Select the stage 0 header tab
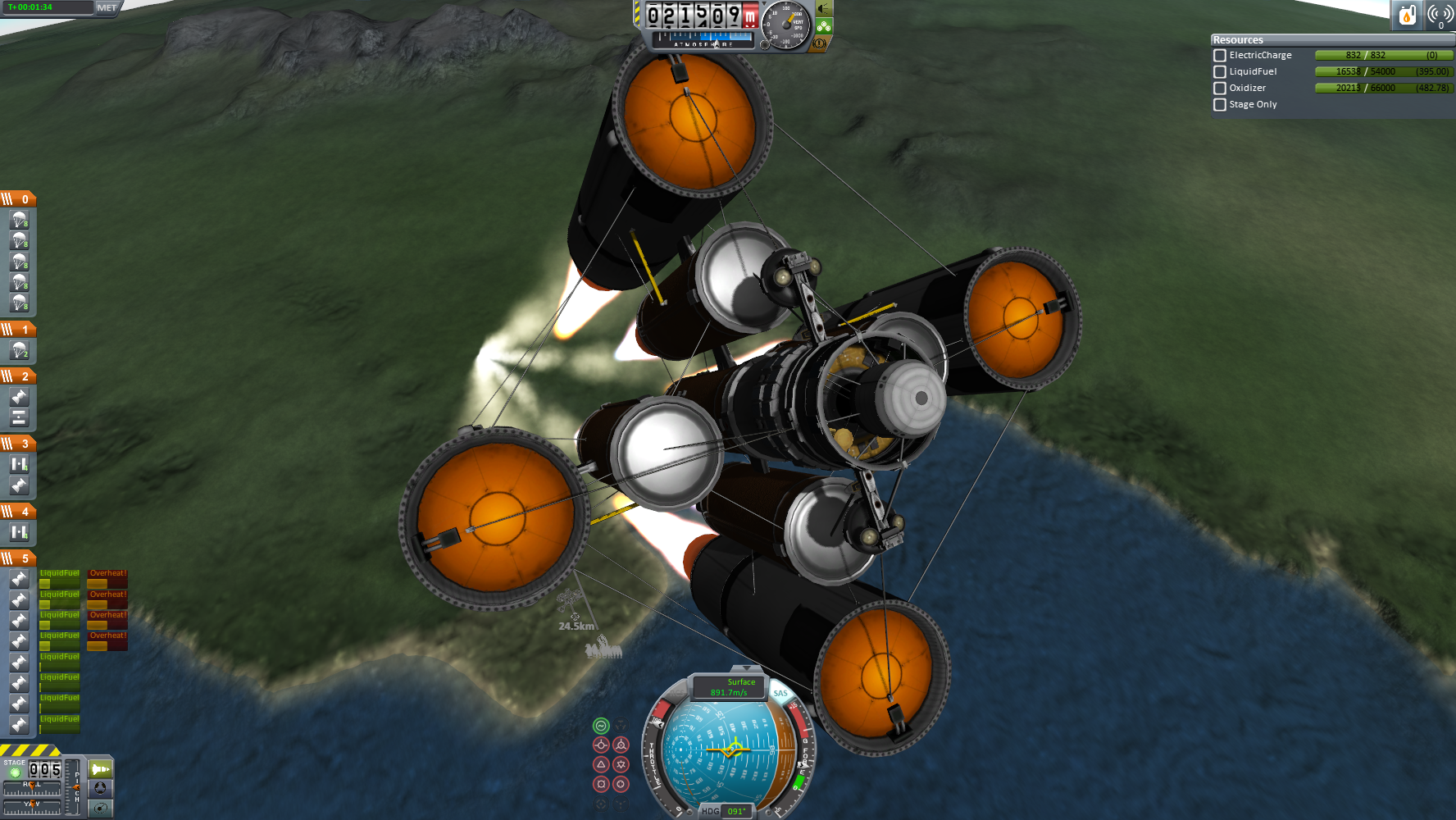 [x=18, y=199]
